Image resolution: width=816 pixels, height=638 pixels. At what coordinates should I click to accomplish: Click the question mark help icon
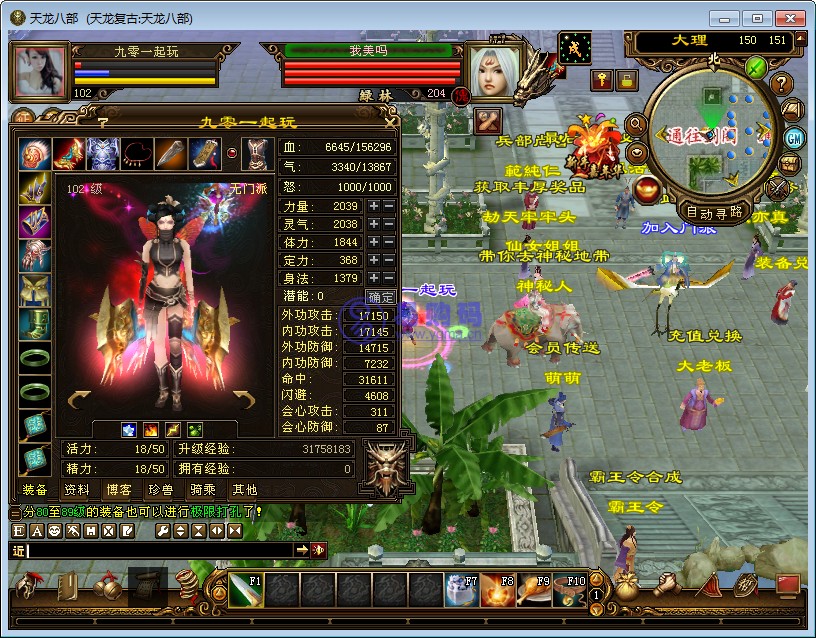782,84
